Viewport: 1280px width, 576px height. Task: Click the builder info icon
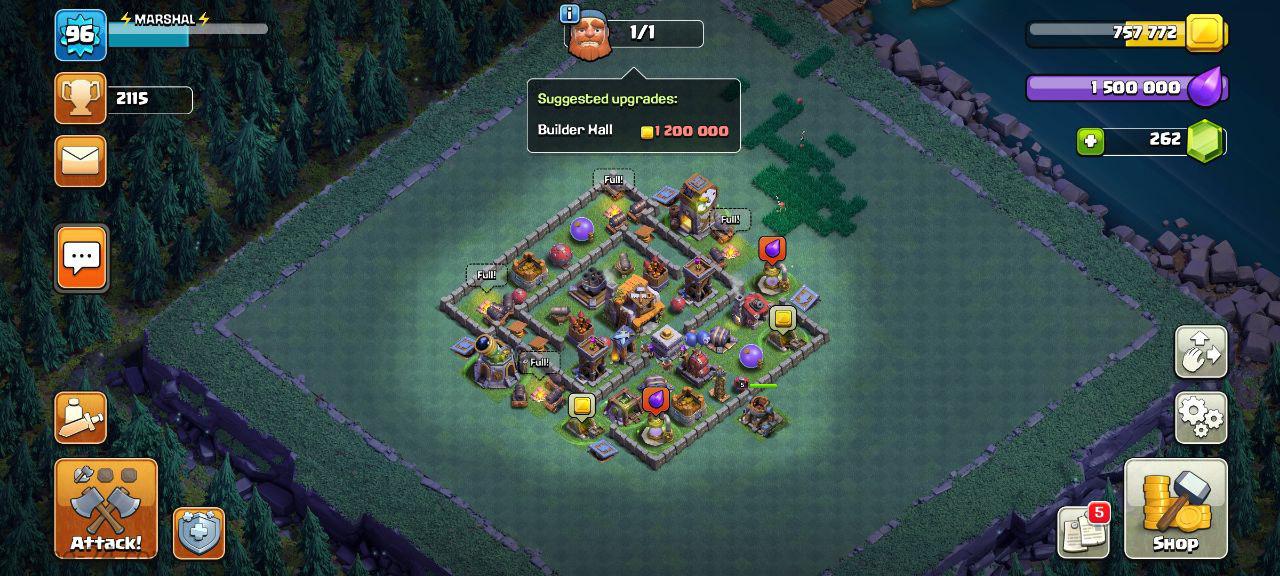click(x=570, y=14)
